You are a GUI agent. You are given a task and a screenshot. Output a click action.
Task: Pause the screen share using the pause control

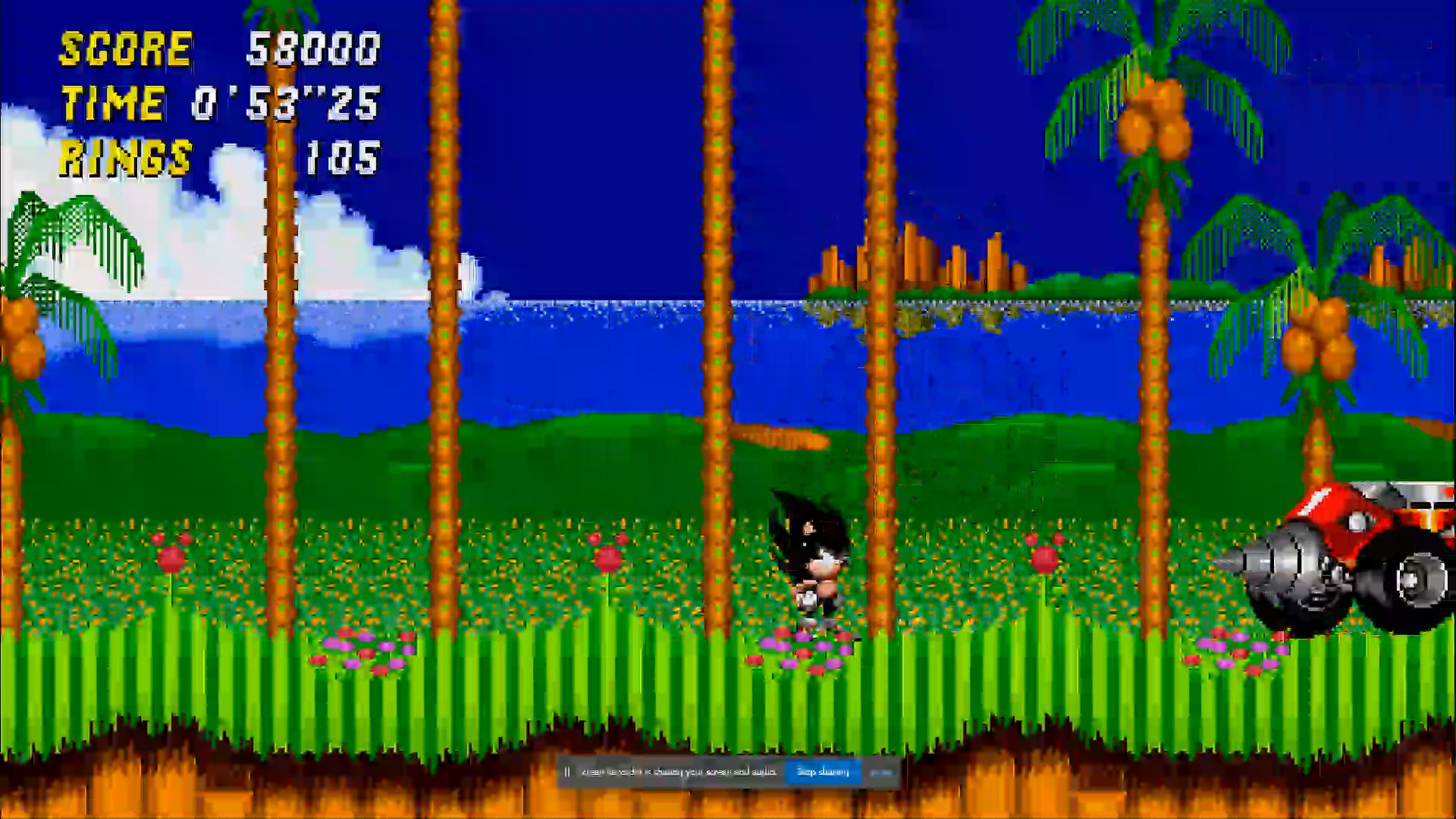[x=568, y=771]
